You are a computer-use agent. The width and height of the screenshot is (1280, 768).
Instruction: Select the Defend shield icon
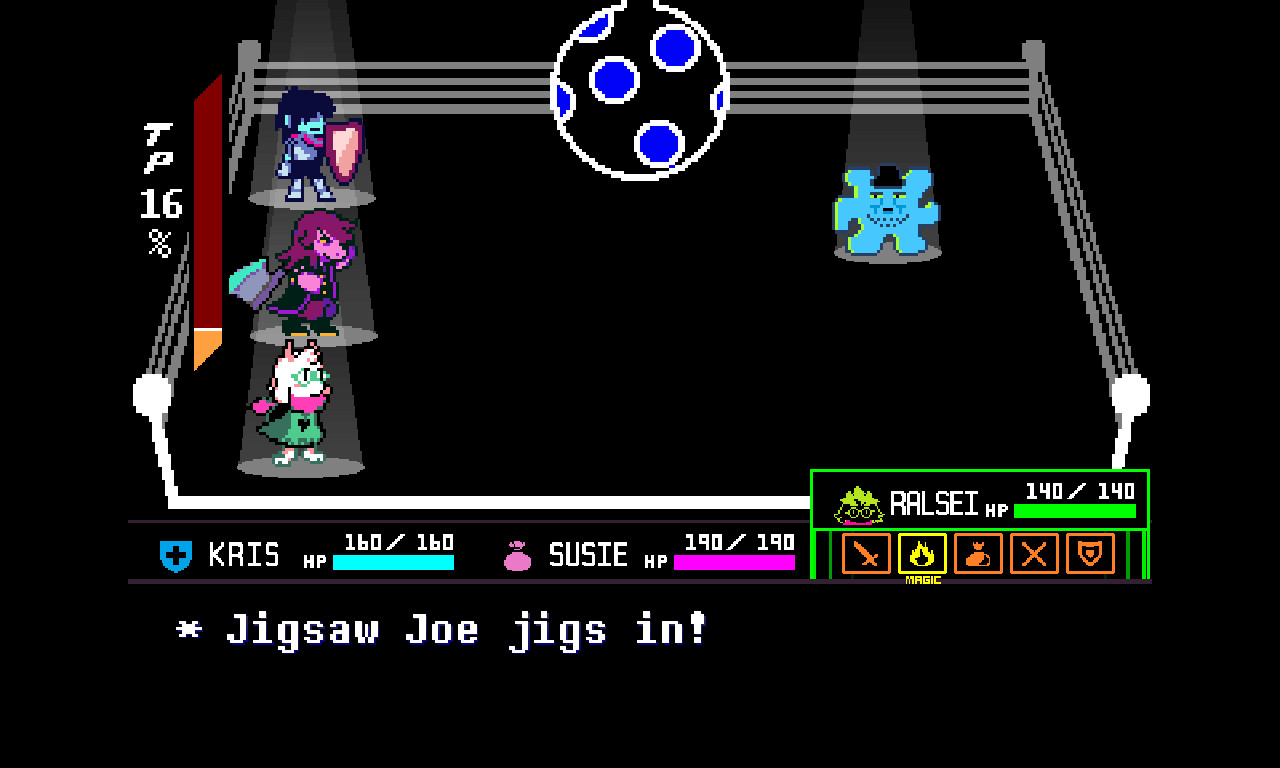(1090, 555)
